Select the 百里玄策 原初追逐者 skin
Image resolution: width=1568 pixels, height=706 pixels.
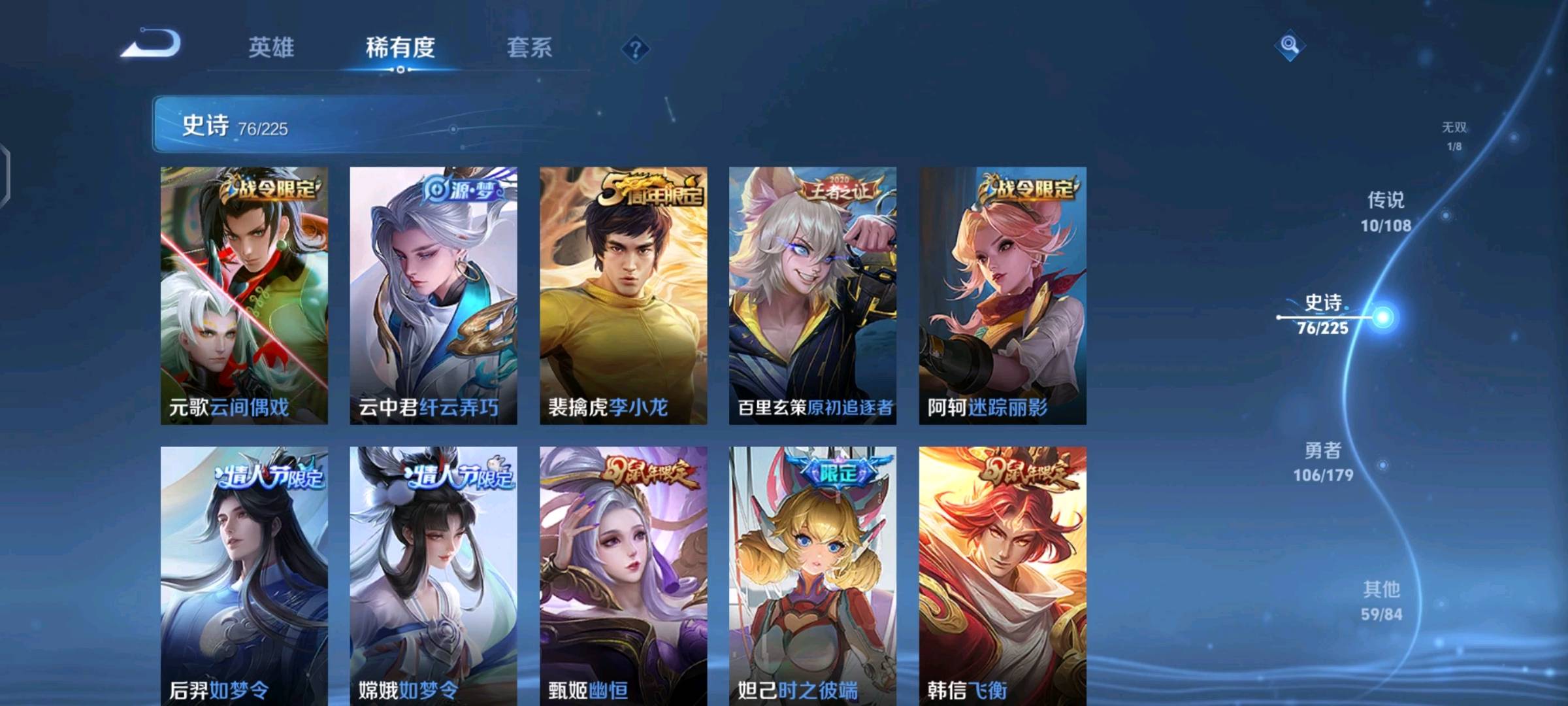pyautogui.click(x=813, y=295)
